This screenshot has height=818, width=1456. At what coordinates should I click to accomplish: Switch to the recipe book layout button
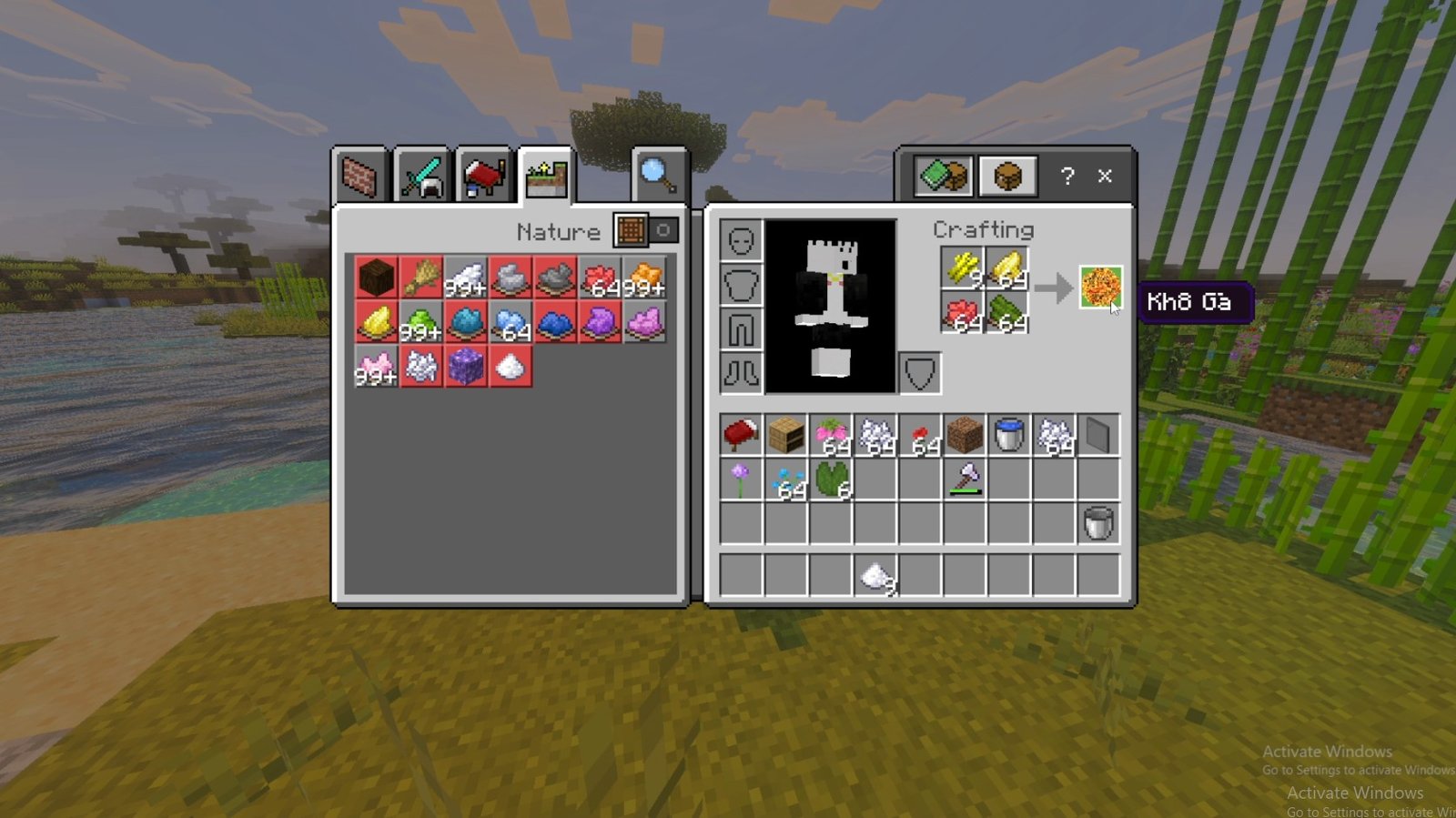tap(944, 176)
